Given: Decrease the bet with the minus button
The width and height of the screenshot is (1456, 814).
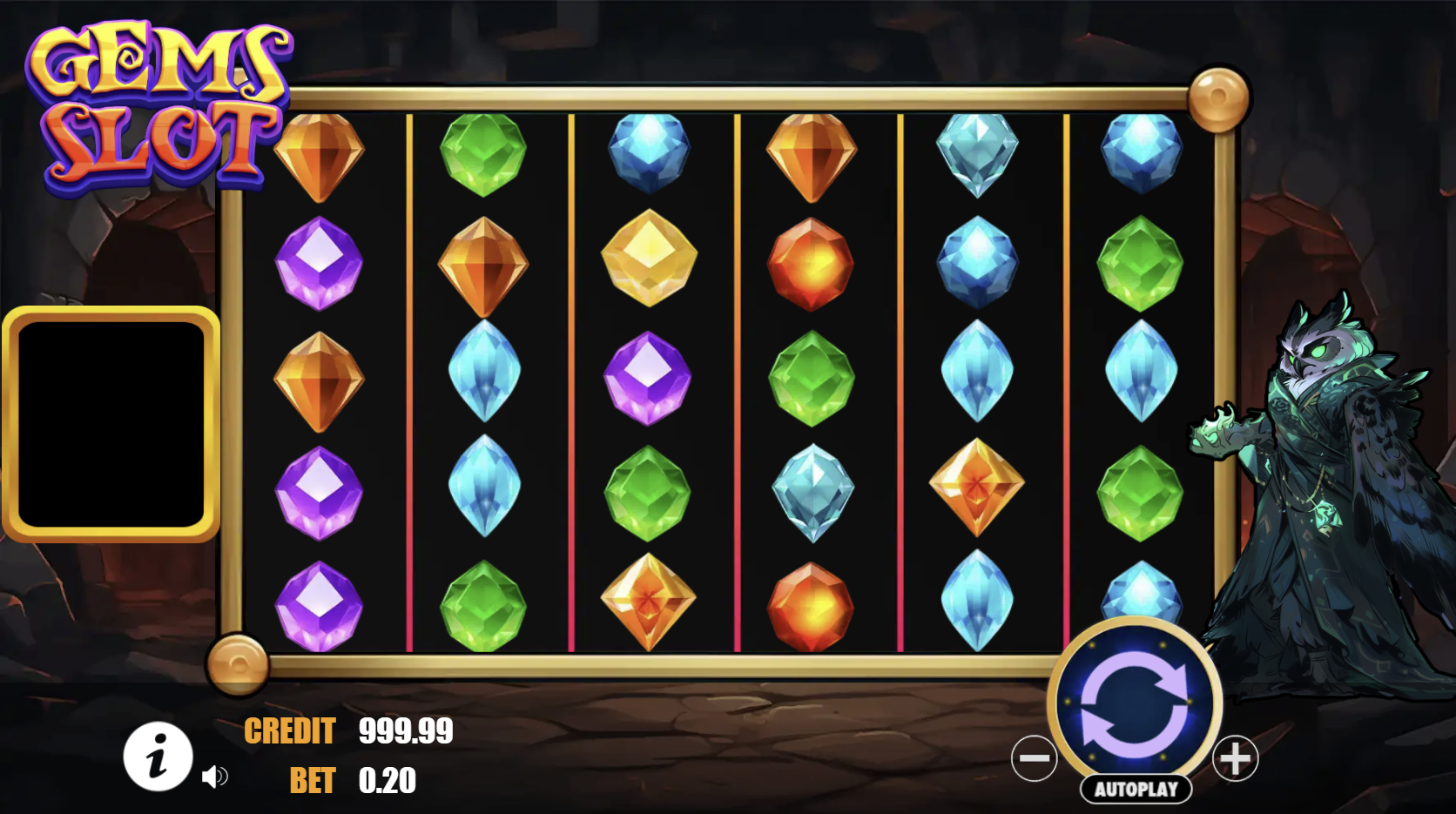Looking at the screenshot, I should pyautogui.click(x=1034, y=758).
